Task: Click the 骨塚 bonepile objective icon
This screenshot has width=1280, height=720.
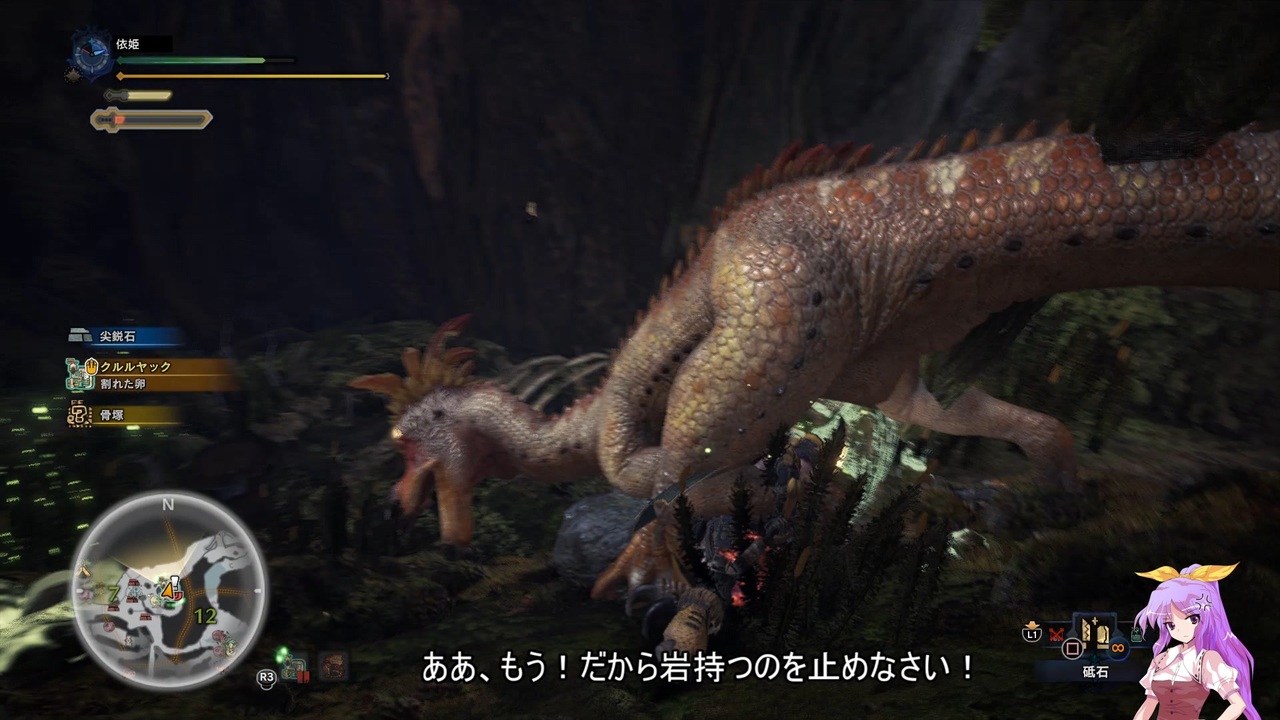Action: [80, 413]
